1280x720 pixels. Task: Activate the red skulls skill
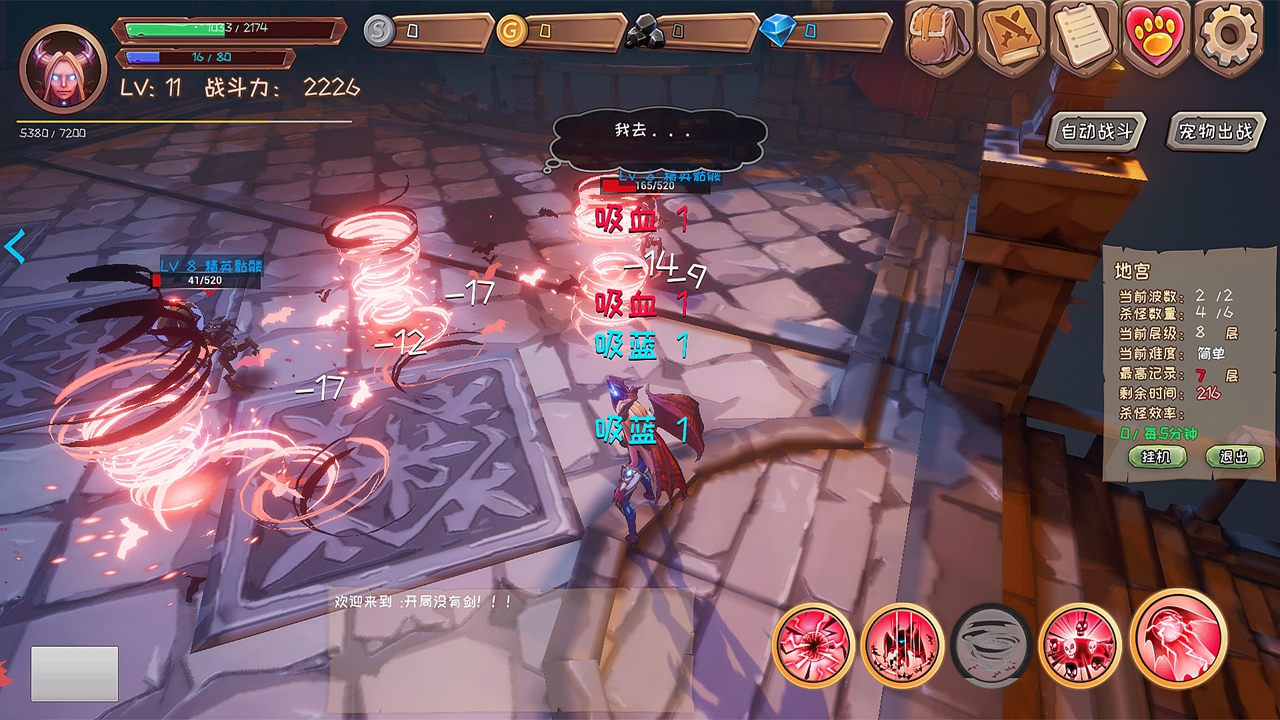click(x=1079, y=645)
